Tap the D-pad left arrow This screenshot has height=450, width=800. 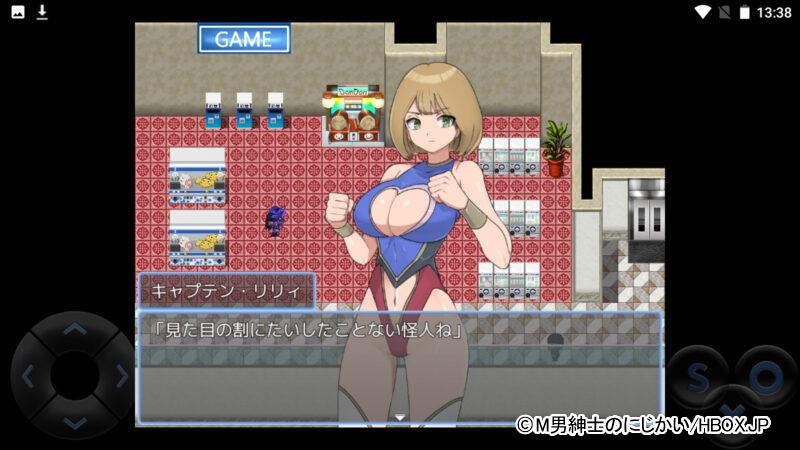pyautogui.click(x=28, y=376)
